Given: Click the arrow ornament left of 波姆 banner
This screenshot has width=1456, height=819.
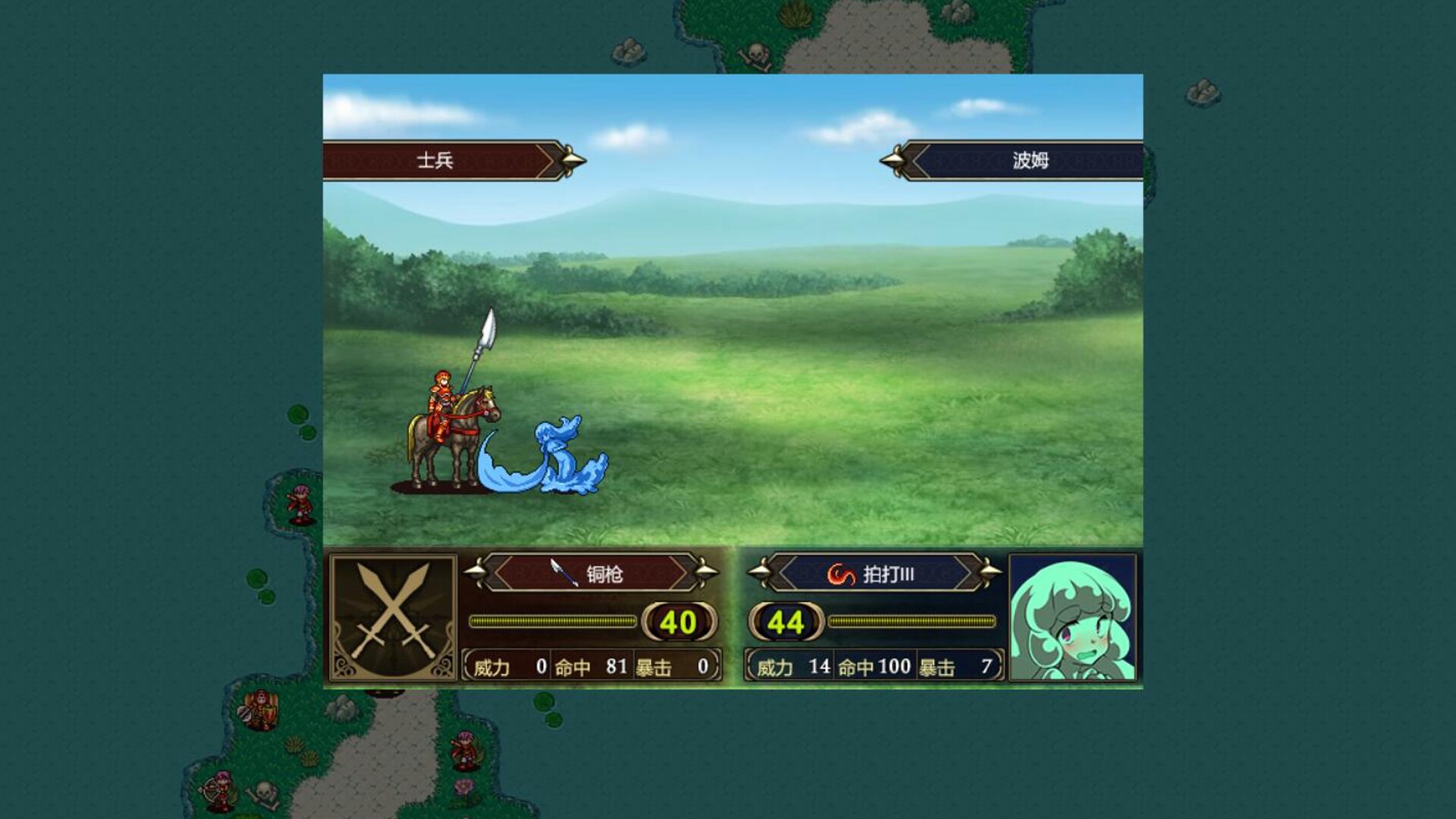Looking at the screenshot, I should [893, 161].
